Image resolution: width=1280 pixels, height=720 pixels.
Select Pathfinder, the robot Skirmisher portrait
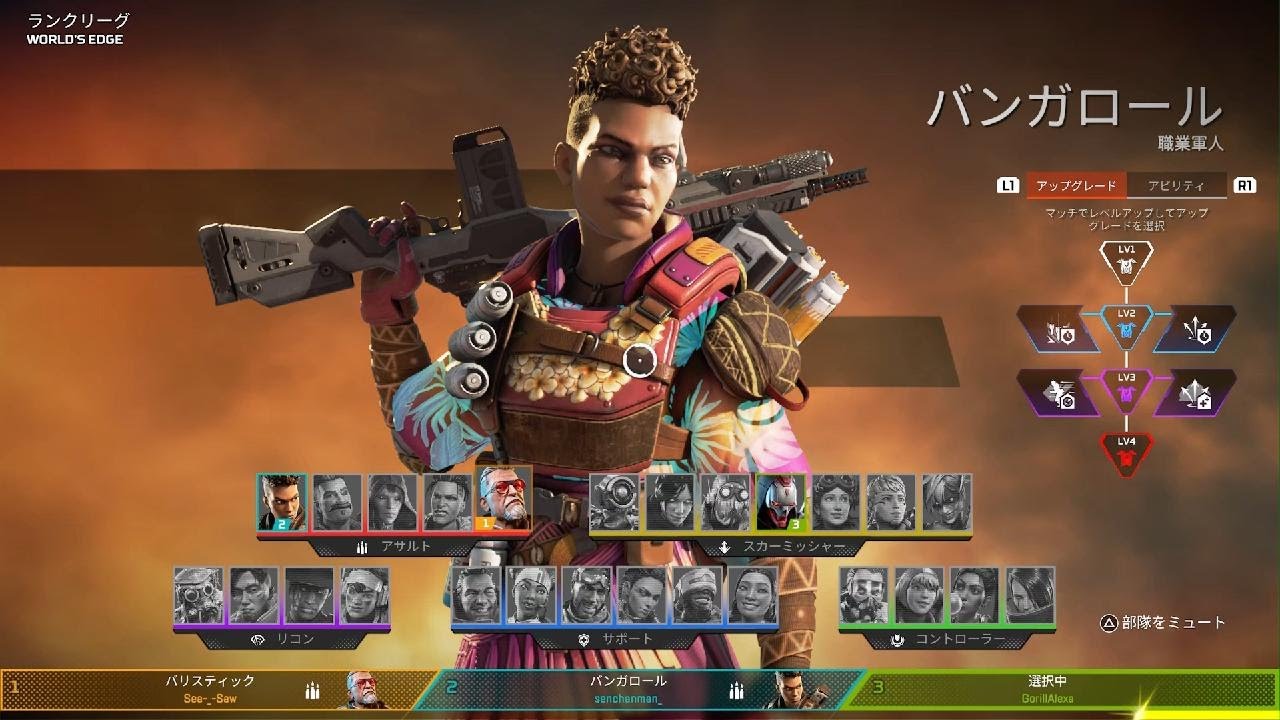coord(614,501)
